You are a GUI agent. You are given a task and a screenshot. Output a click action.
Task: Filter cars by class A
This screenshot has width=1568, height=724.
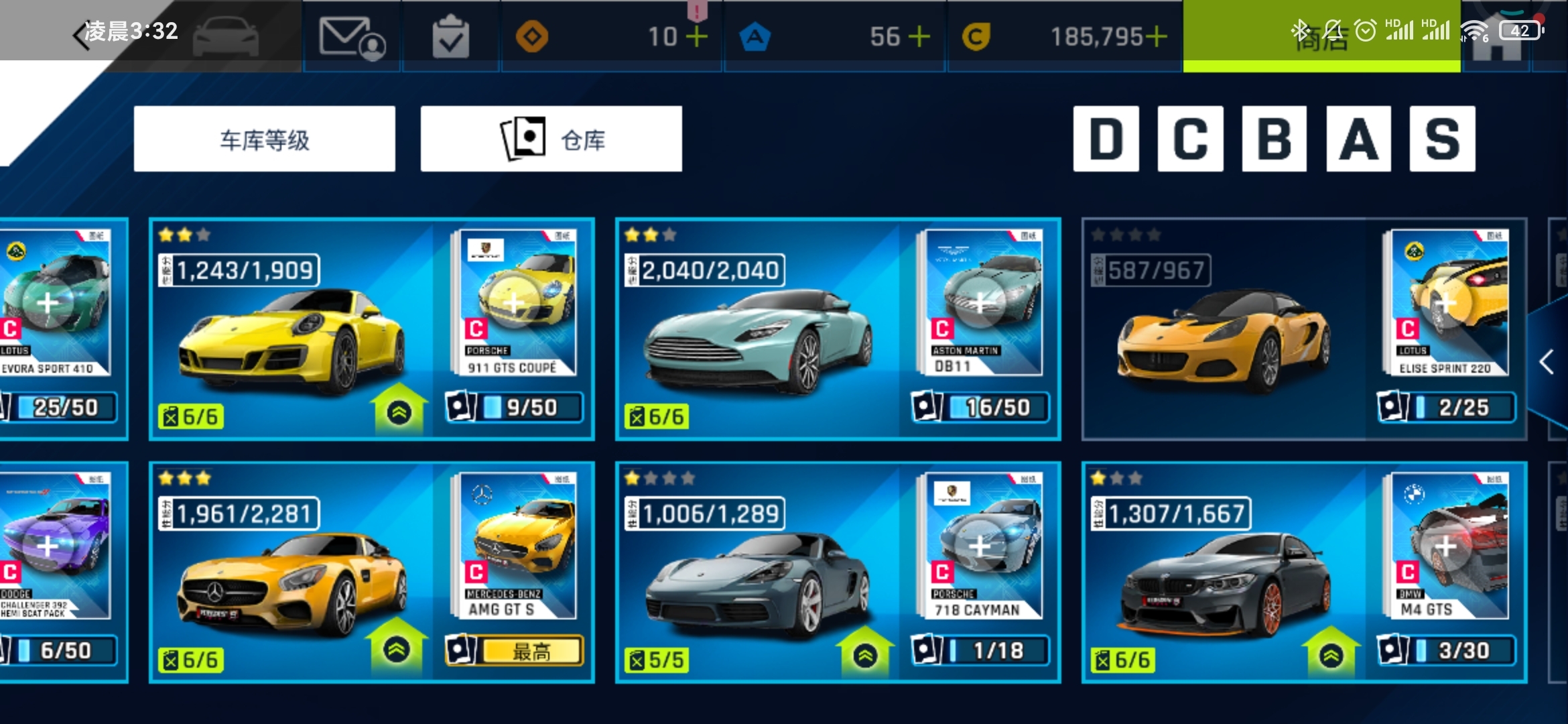1358,139
